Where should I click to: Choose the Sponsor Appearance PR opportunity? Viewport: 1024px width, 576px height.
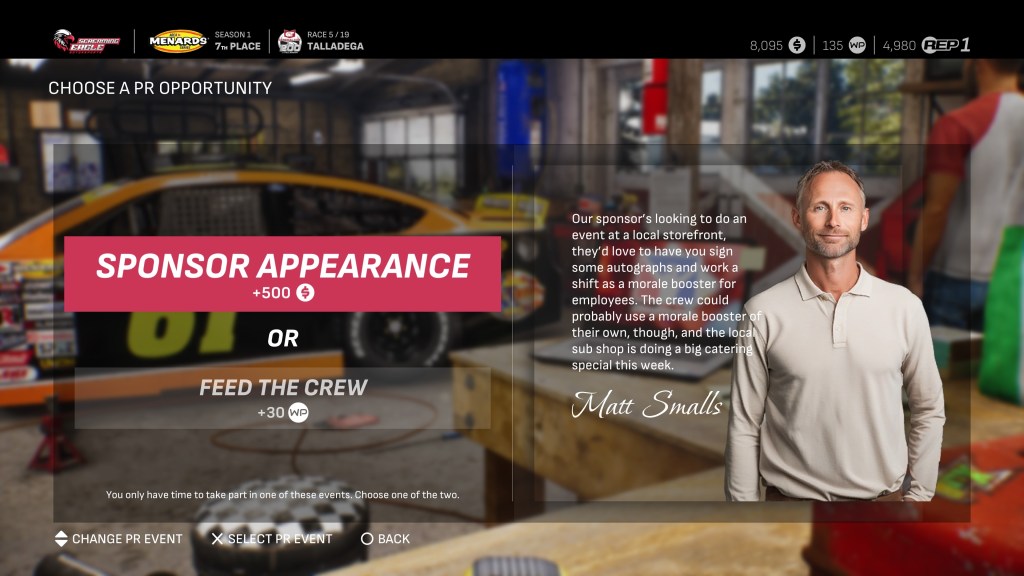[x=283, y=274]
